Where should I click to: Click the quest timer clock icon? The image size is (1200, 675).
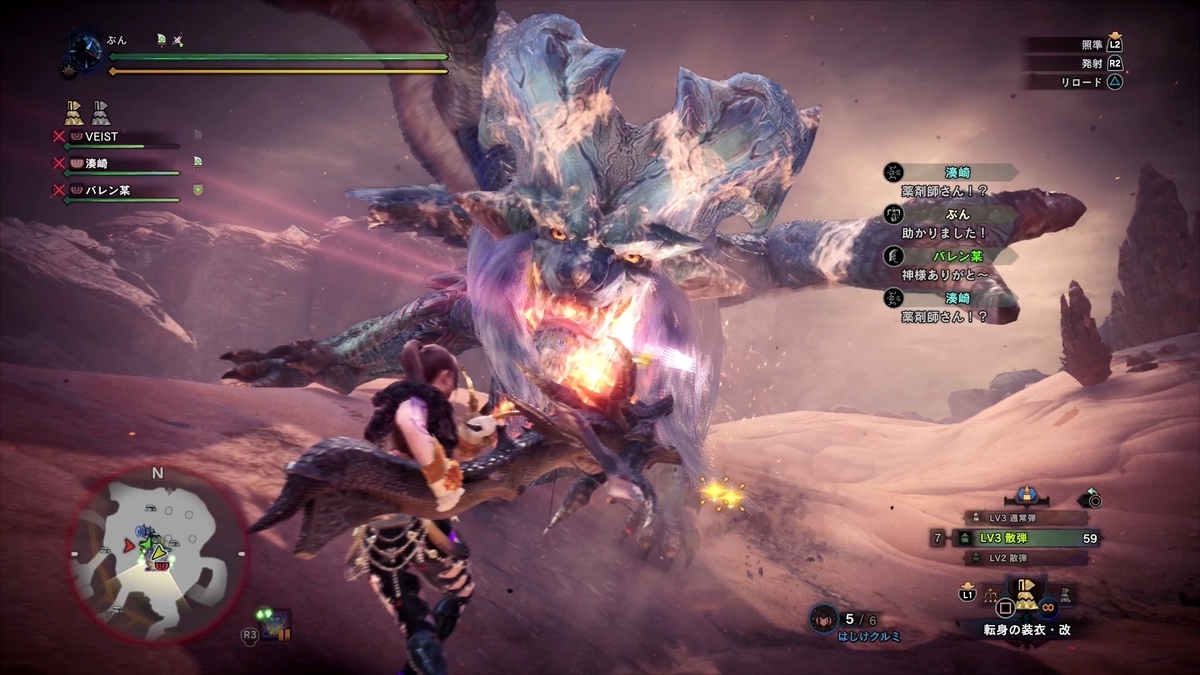pos(84,48)
